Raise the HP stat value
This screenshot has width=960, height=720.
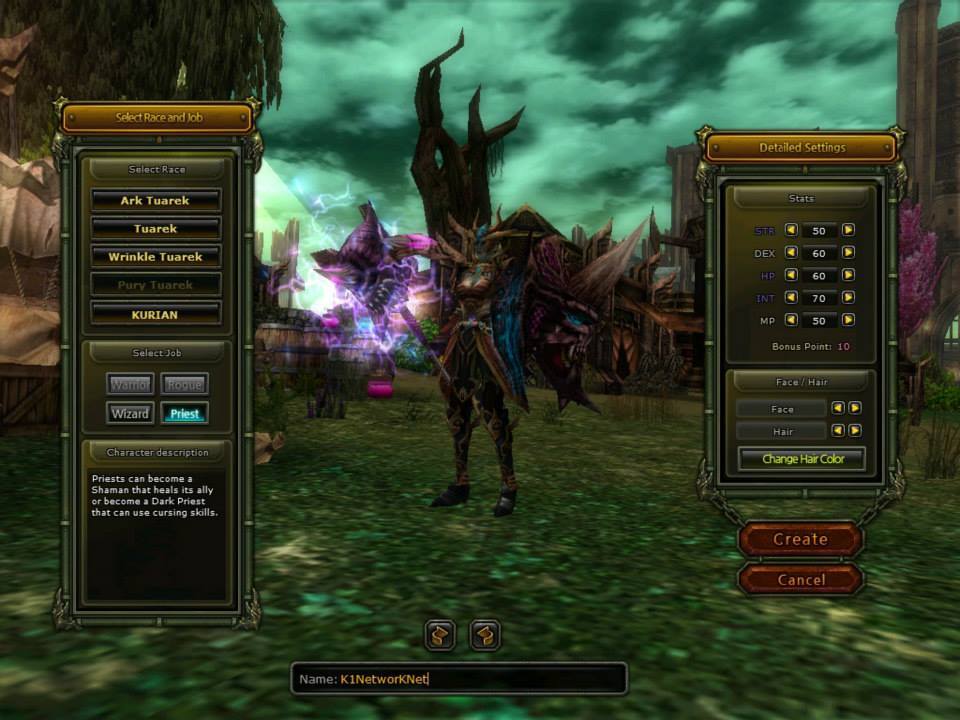(x=848, y=275)
